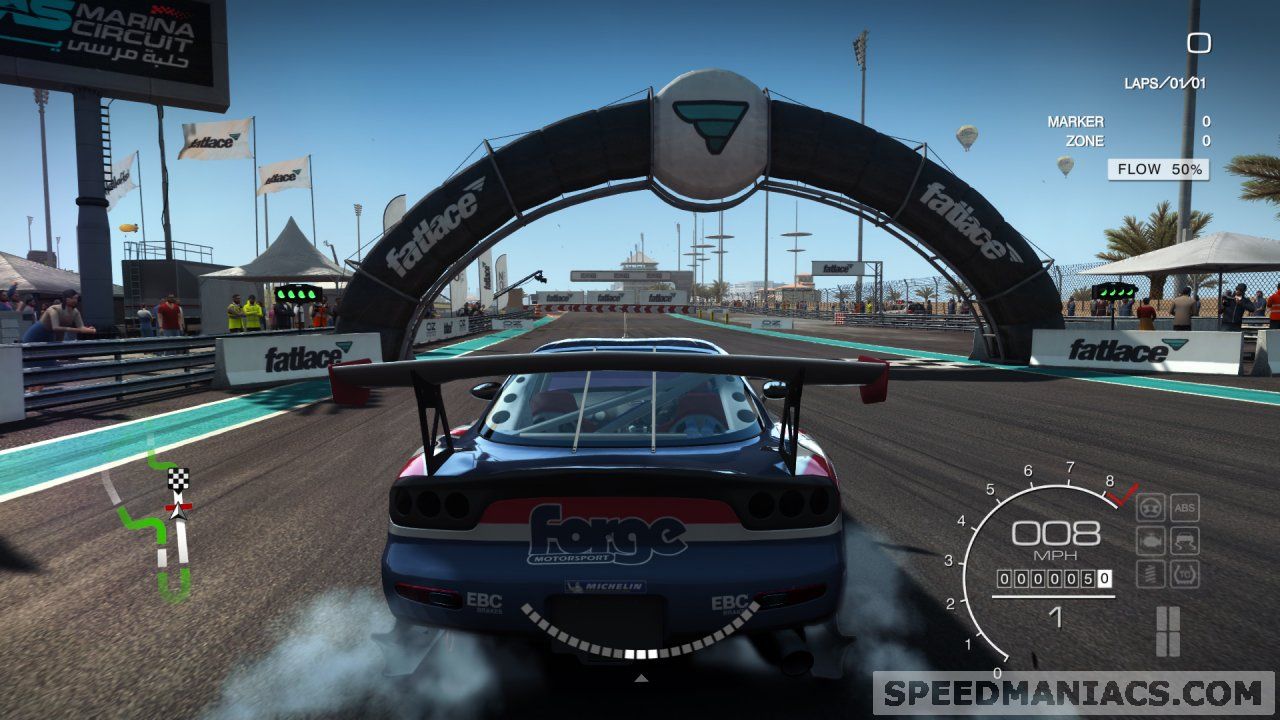
Task: Toggle the stability control skid icon
Action: [1185, 541]
